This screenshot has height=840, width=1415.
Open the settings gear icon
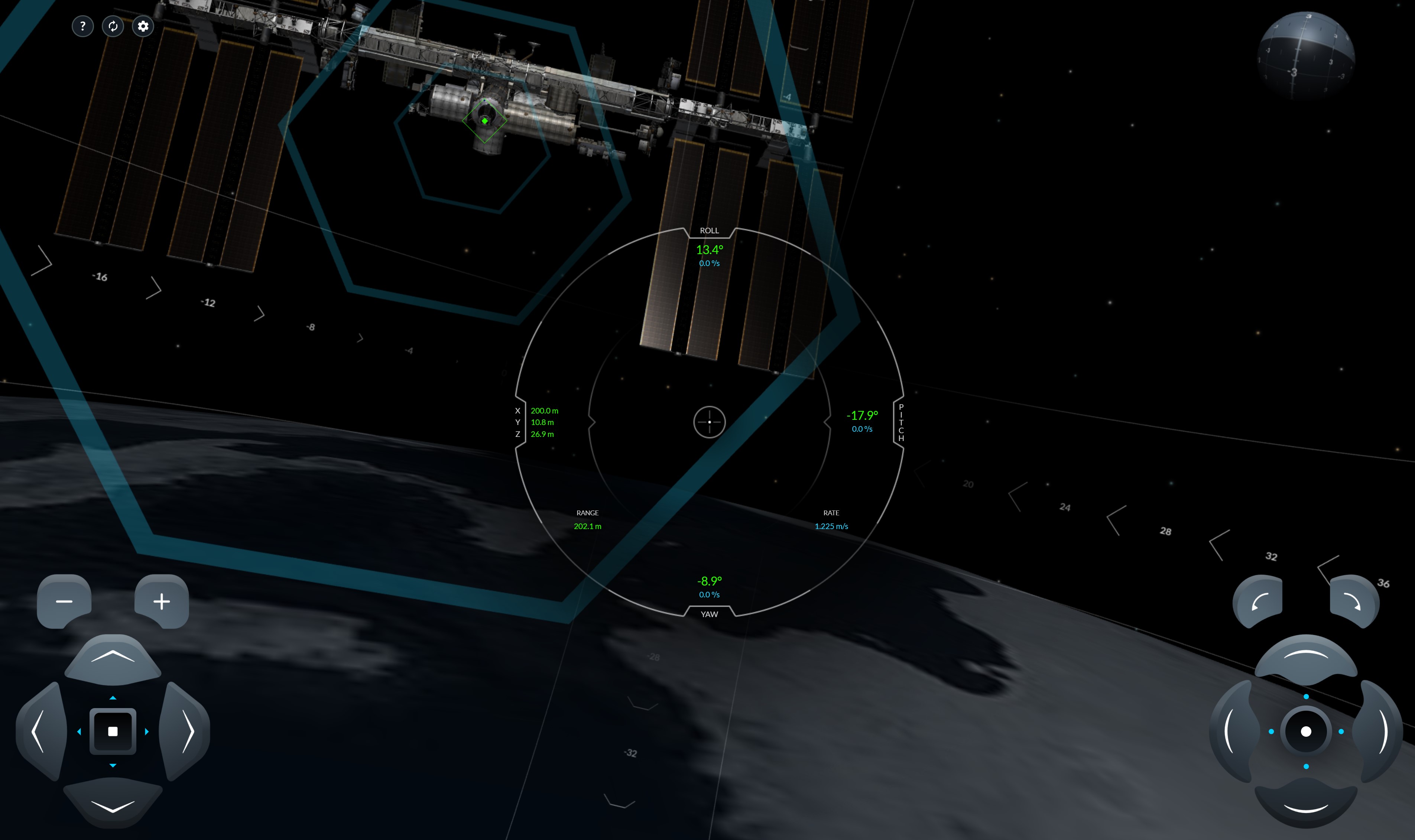point(143,26)
